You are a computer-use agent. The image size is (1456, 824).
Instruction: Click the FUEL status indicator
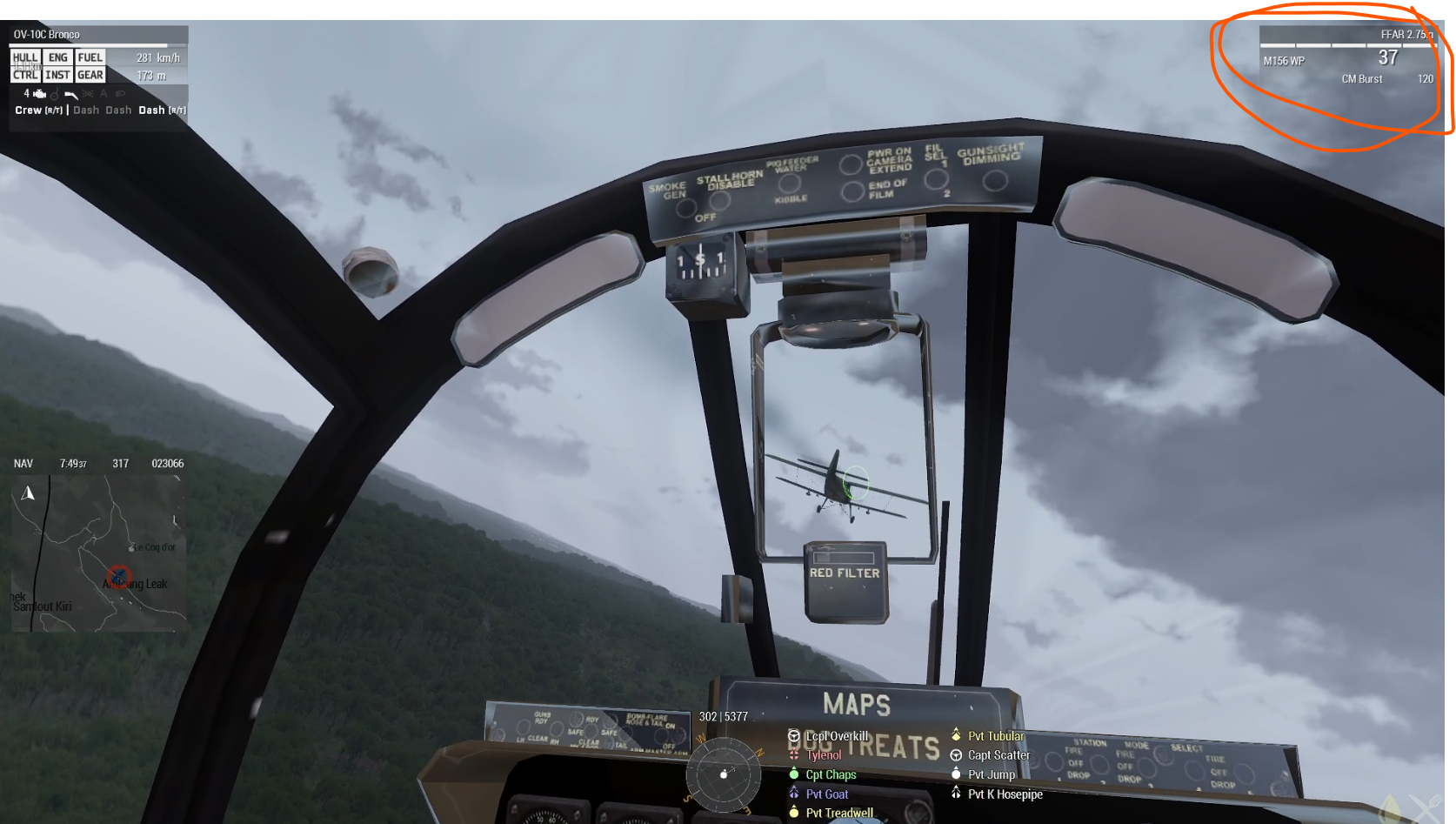[90, 57]
